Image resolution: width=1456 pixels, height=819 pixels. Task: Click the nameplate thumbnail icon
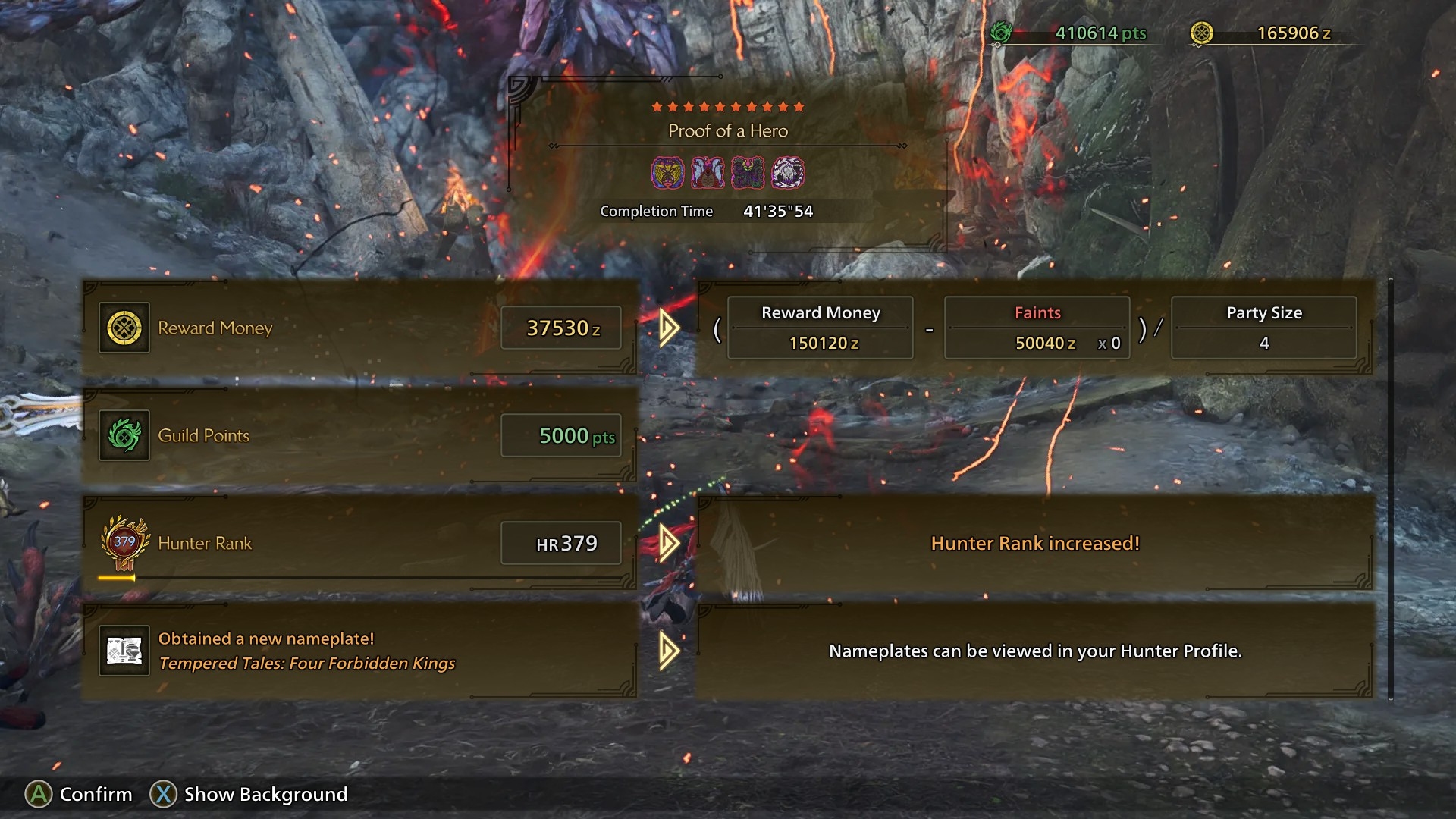click(124, 651)
